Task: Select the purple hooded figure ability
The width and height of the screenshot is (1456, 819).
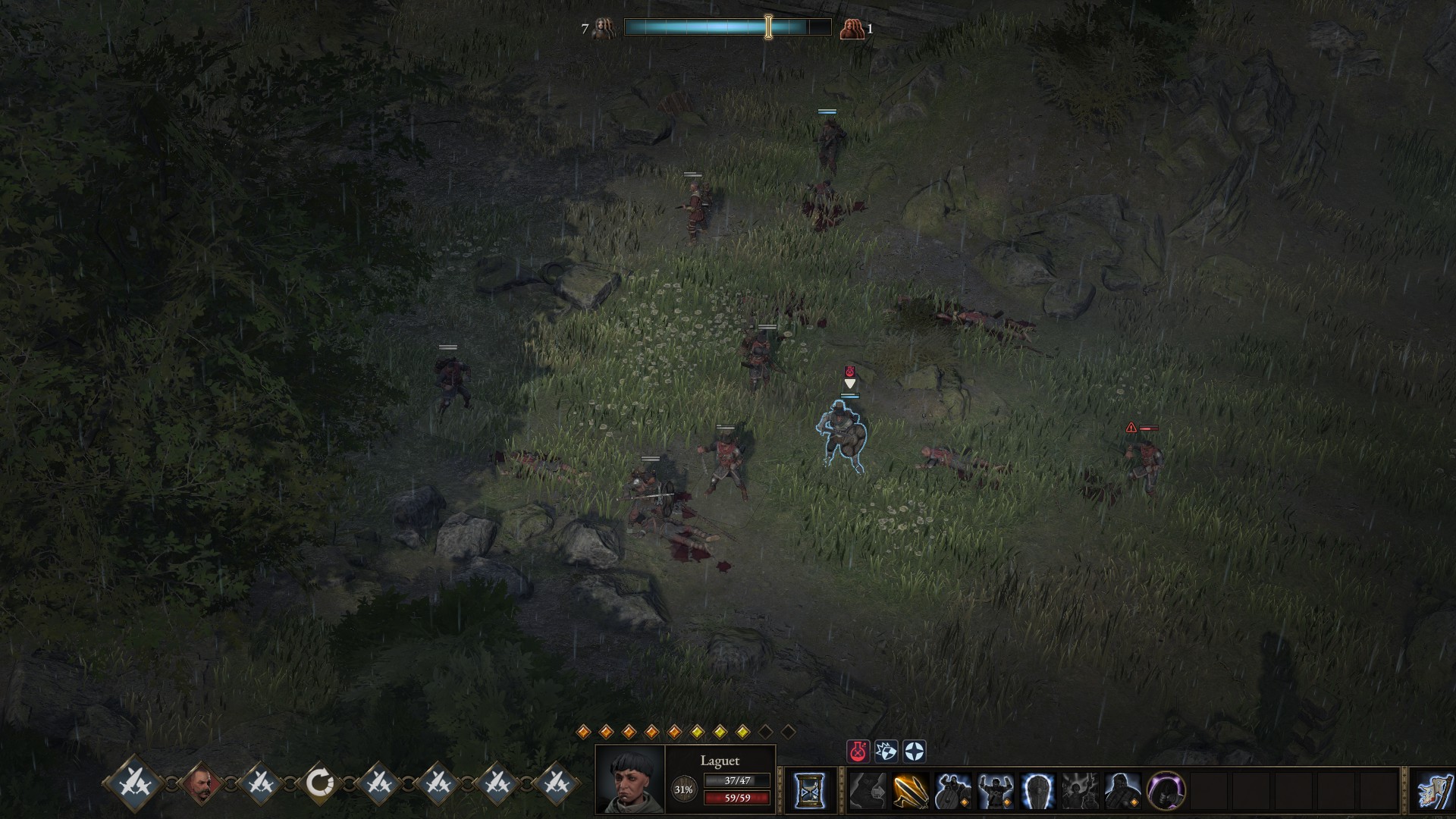Action: tap(1166, 791)
